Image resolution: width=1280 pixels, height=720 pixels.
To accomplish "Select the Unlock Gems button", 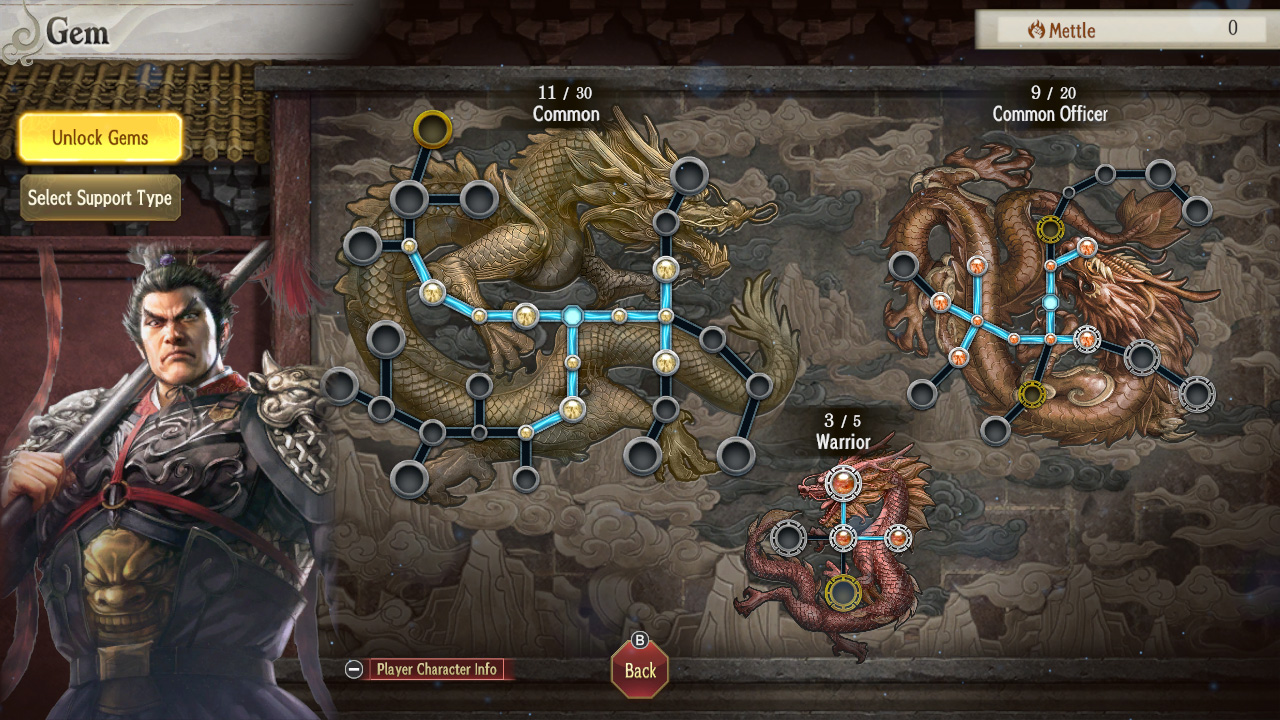I will tap(100, 138).
